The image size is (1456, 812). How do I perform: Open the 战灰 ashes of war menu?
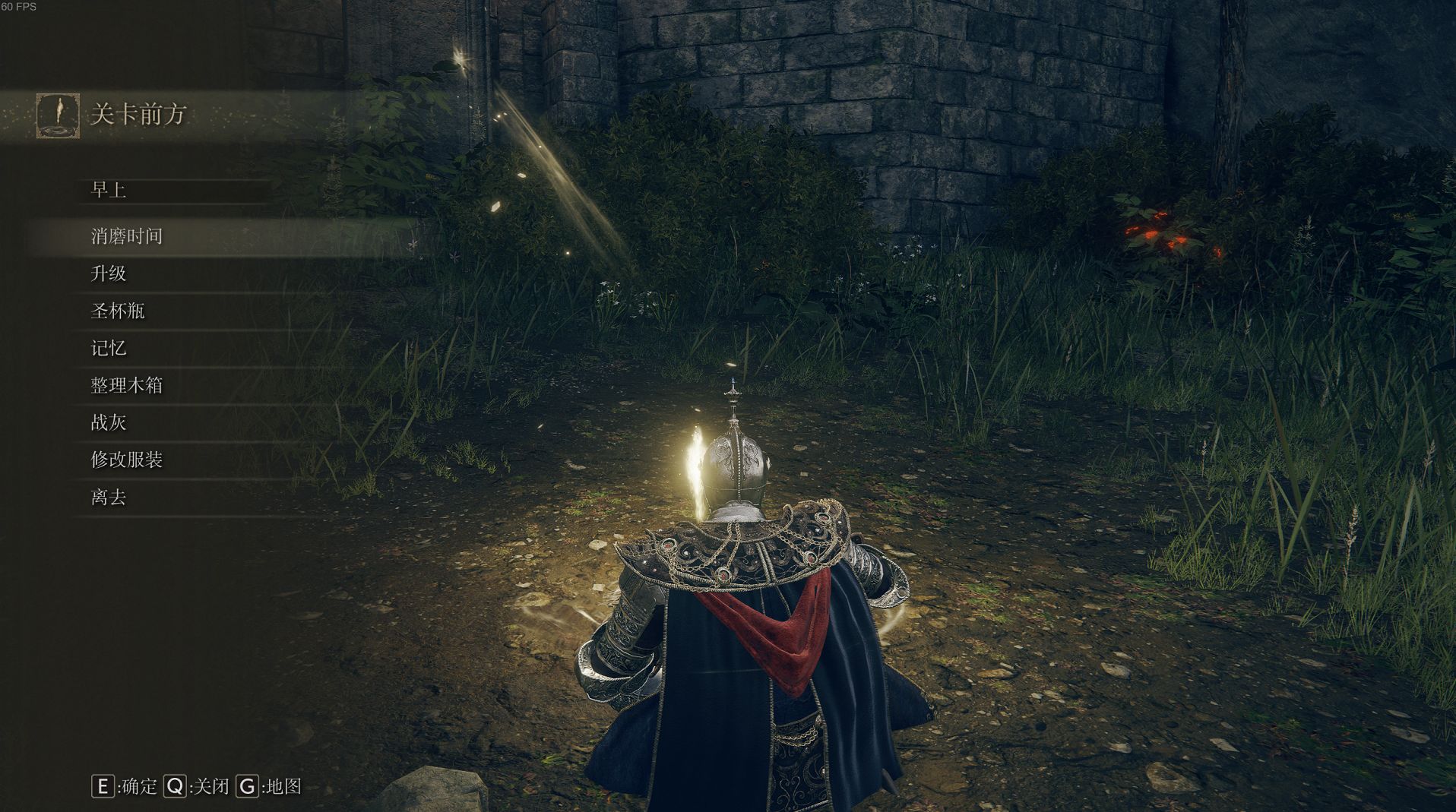click(x=109, y=422)
